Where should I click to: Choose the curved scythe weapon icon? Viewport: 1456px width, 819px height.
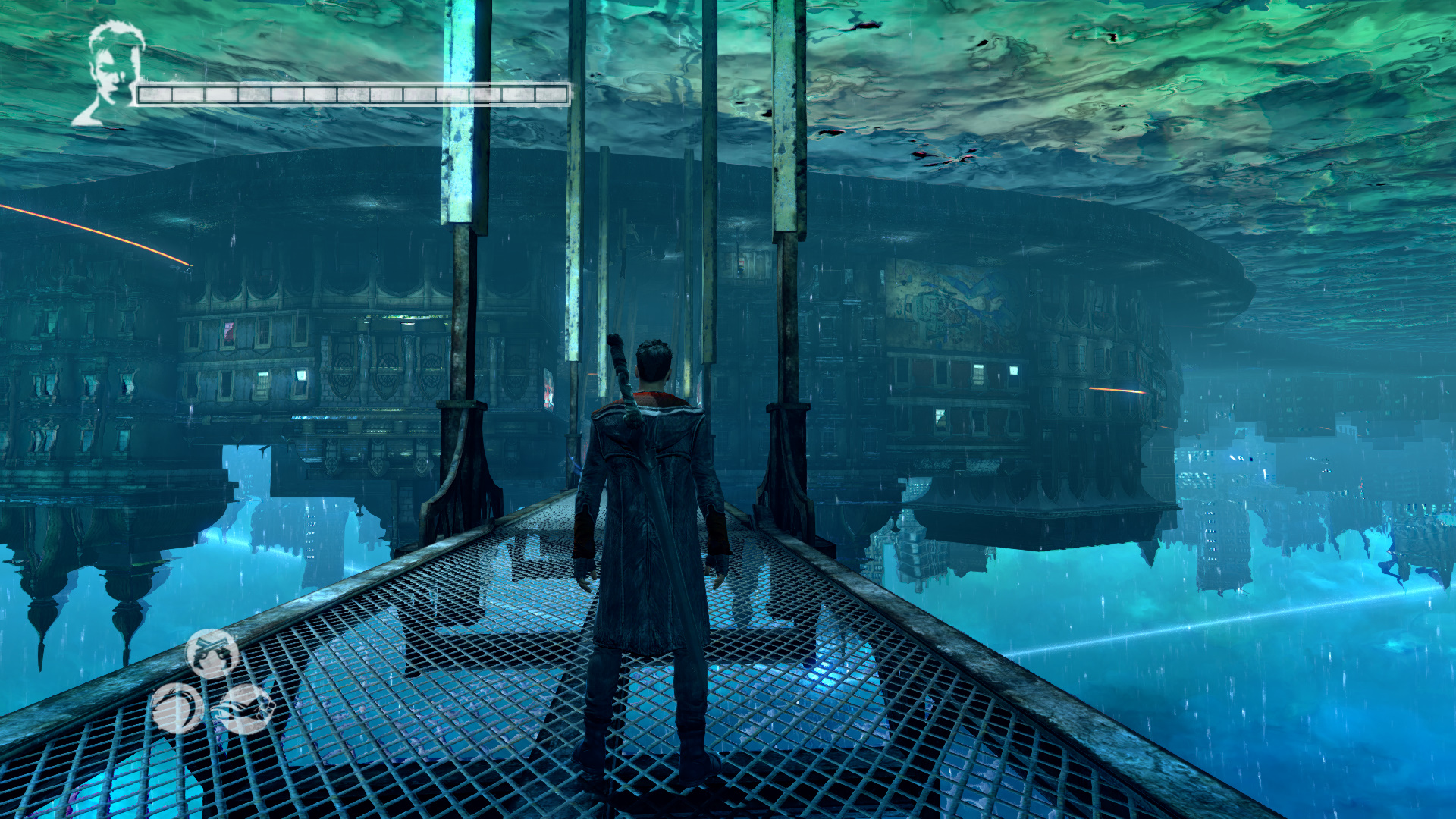point(177,708)
